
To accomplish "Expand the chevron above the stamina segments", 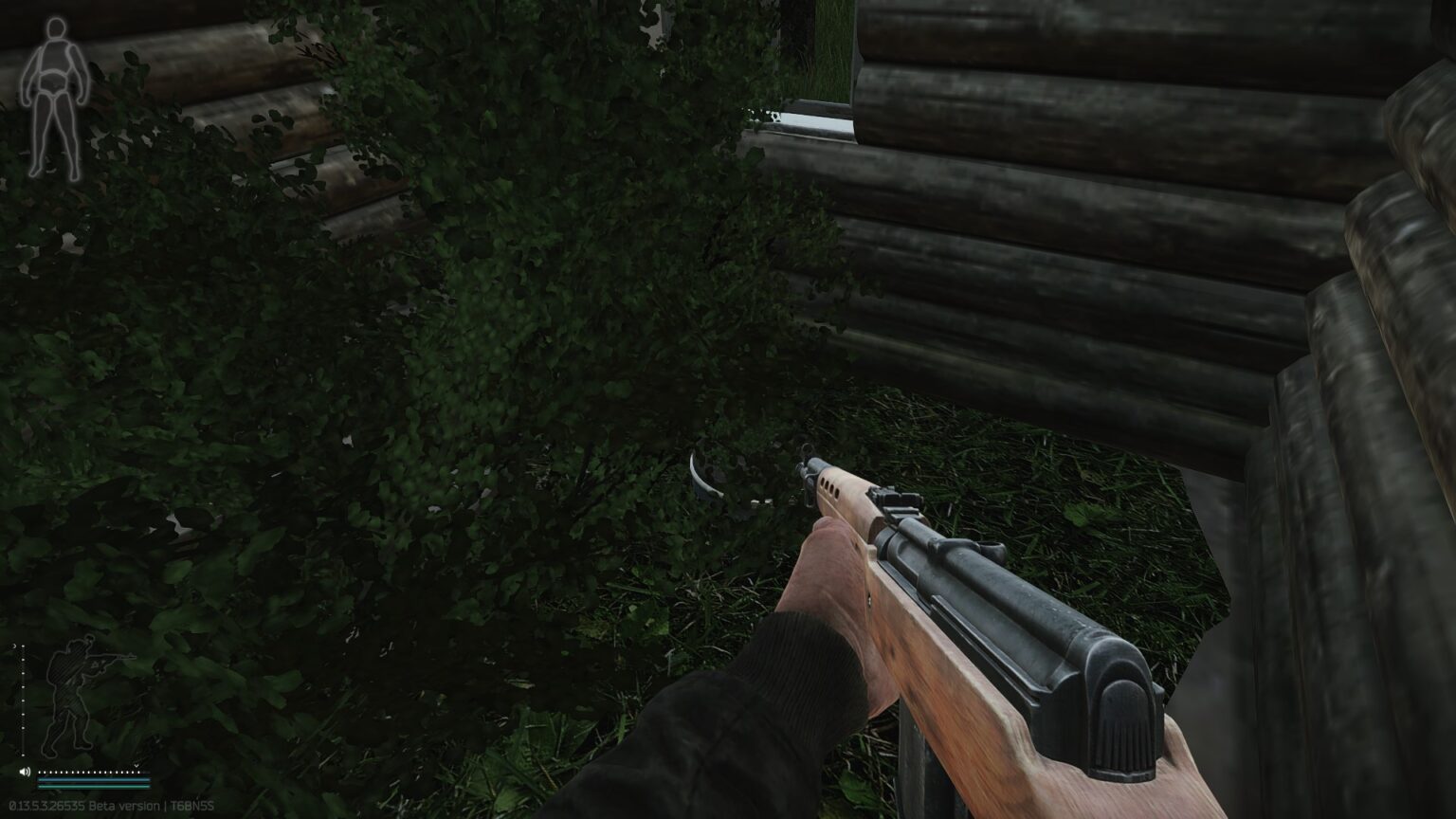I will [x=136, y=765].
